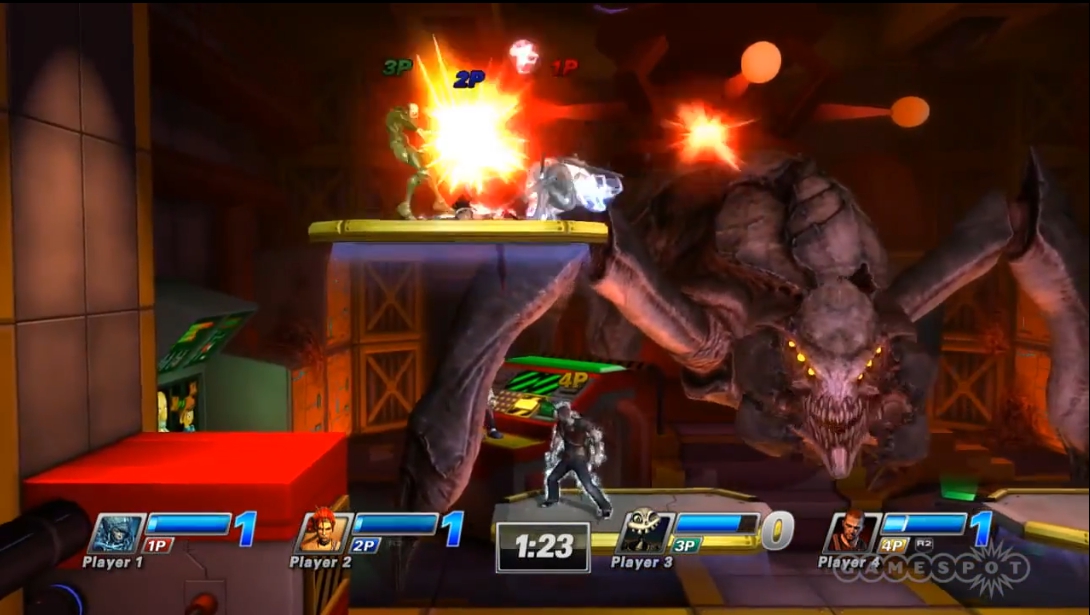This screenshot has height=615, width=1090.
Task: Select Player 1's character portrait
Action: pos(117,533)
